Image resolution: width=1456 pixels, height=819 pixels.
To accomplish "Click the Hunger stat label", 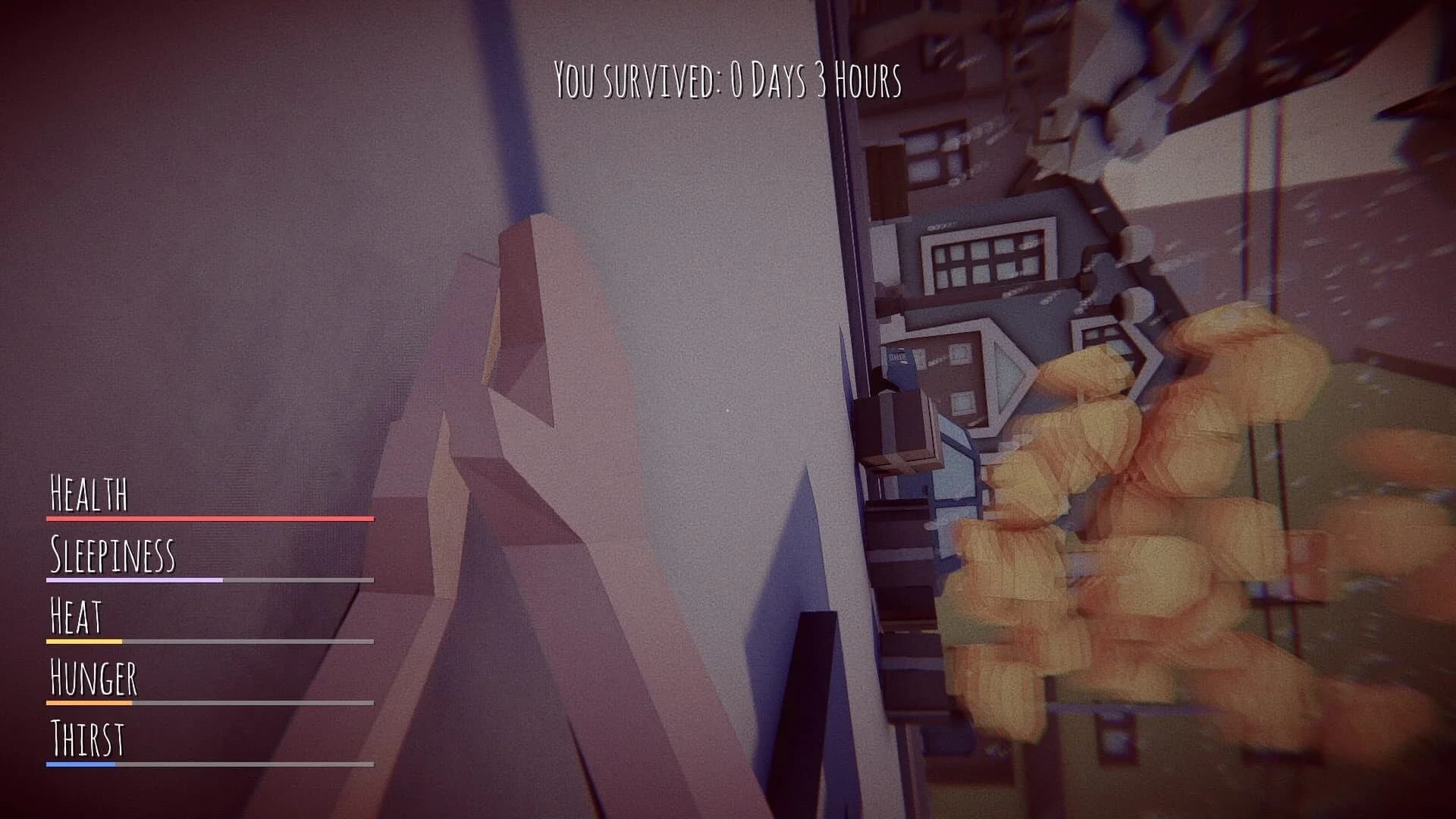I will pyautogui.click(x=93, y=680).
